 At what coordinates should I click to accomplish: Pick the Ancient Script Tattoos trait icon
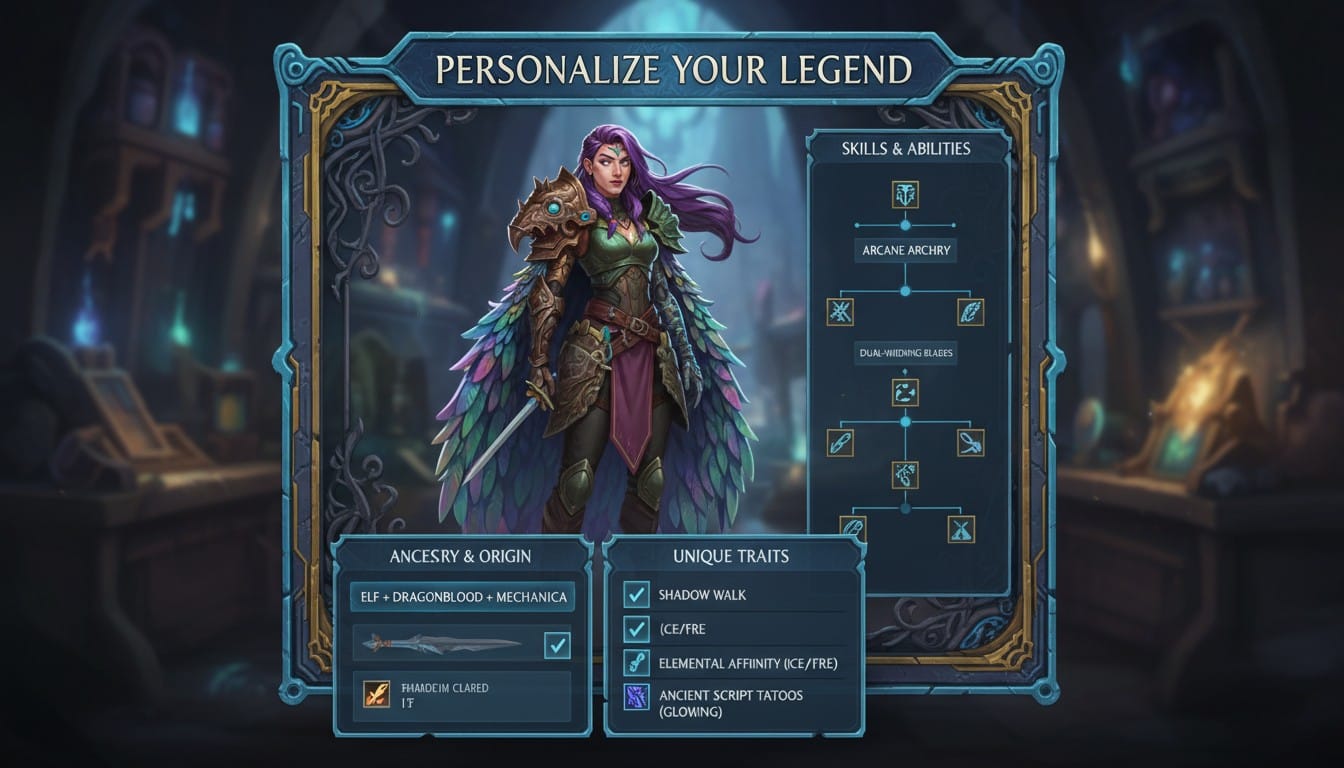(636, 697)
